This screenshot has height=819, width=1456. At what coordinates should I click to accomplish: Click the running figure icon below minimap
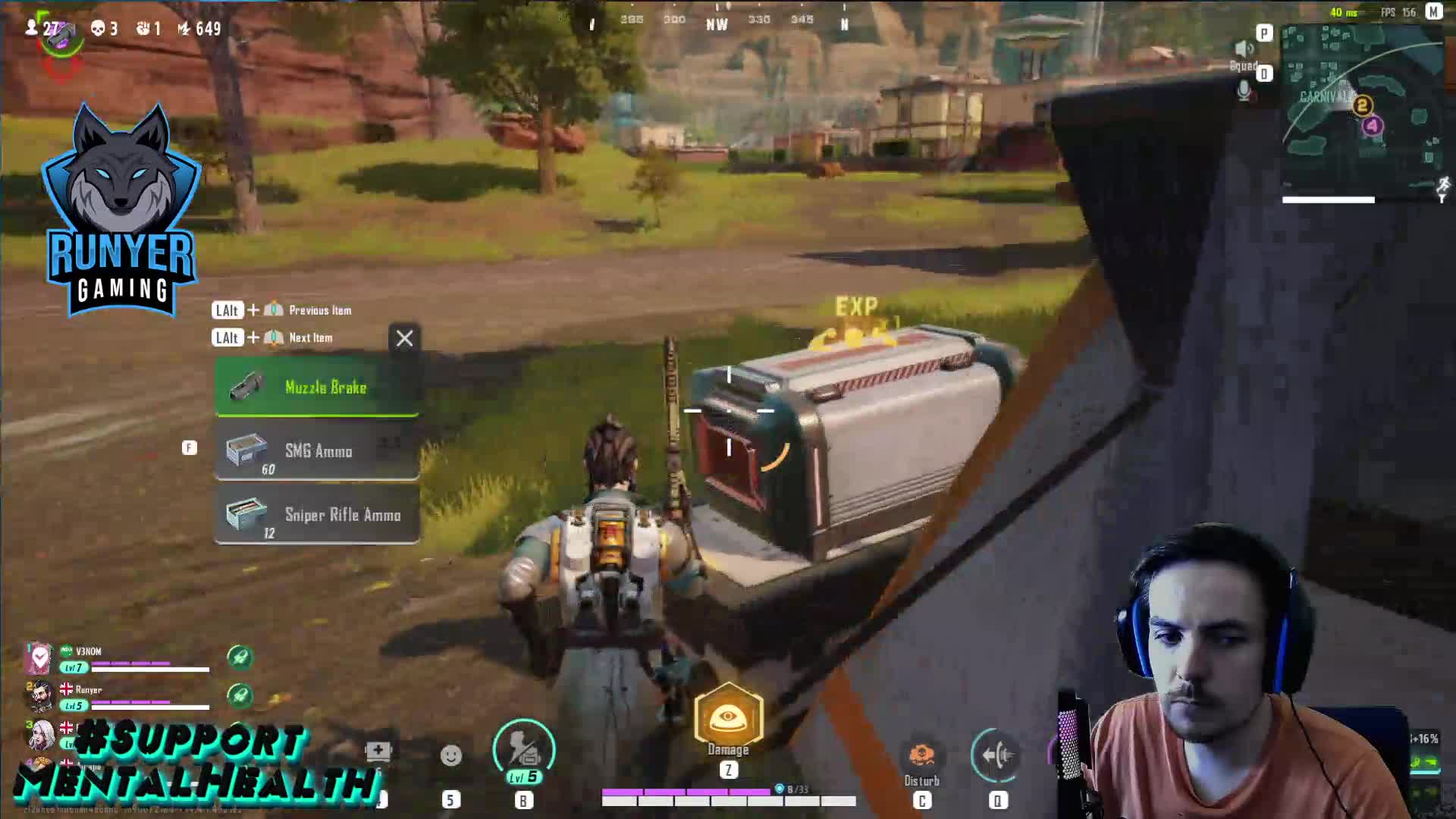pyautogui.click(x=1442, y=186)
